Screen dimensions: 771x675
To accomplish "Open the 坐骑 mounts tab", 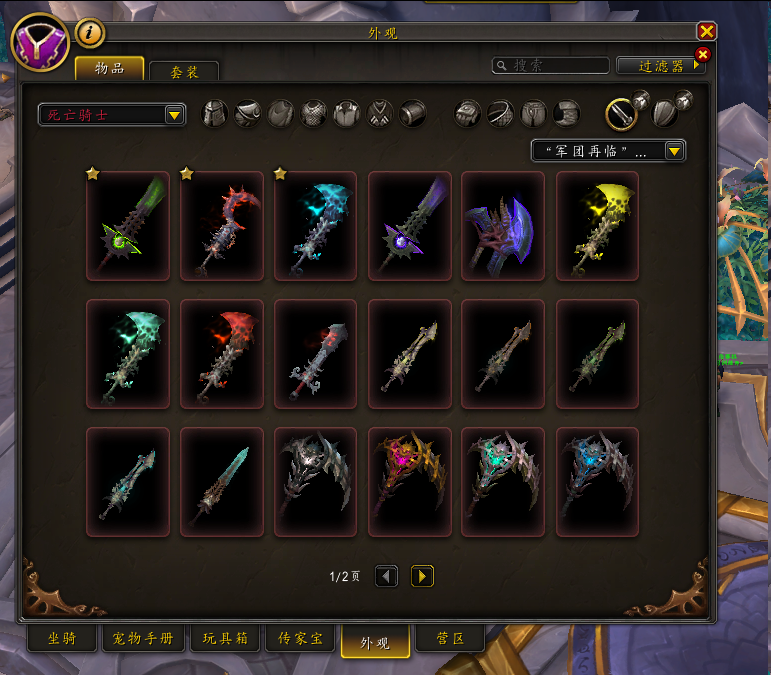I will pyautogui.click(x=60, y=638).
